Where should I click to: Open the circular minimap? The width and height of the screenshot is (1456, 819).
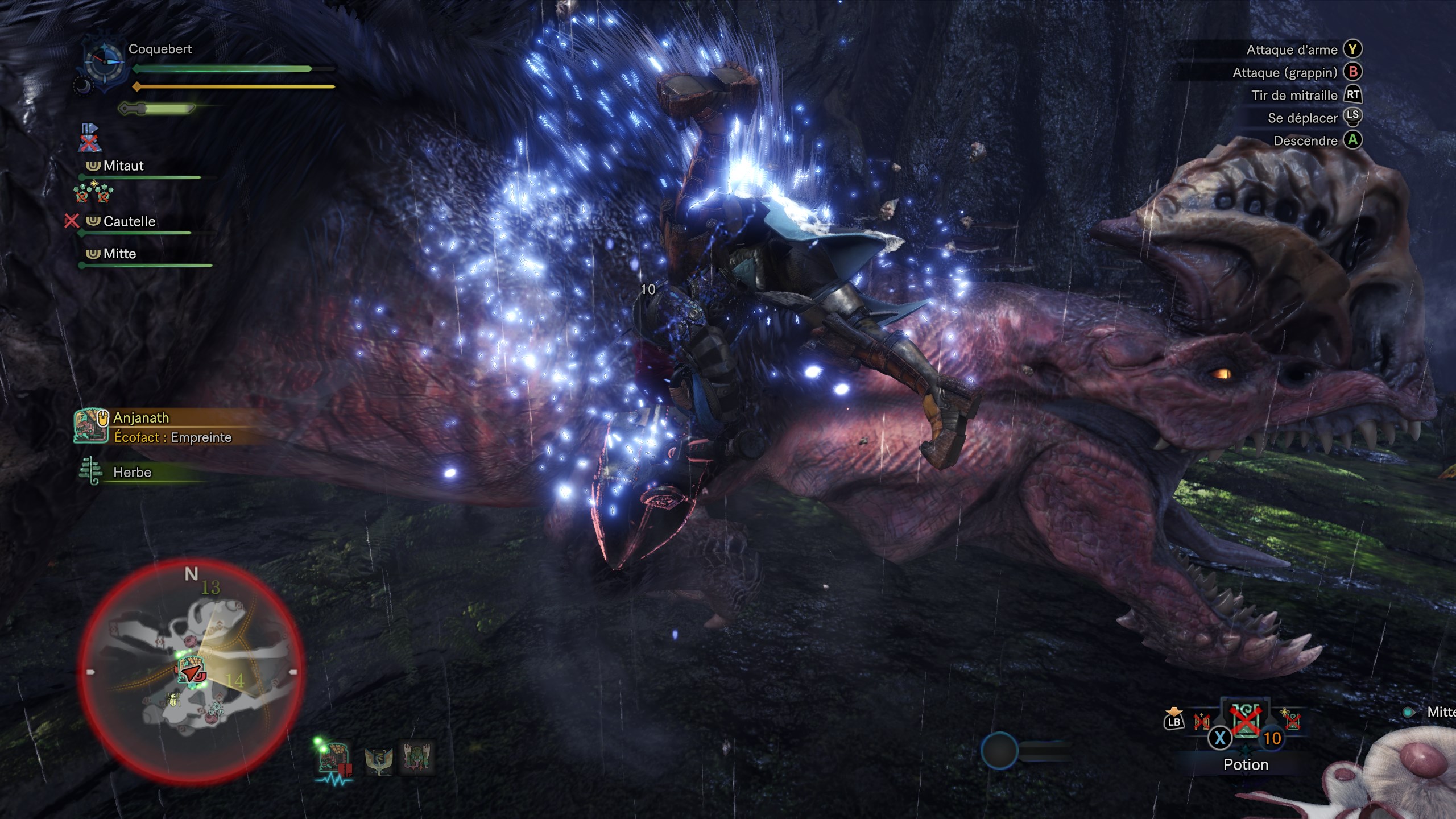click(191, 672)
